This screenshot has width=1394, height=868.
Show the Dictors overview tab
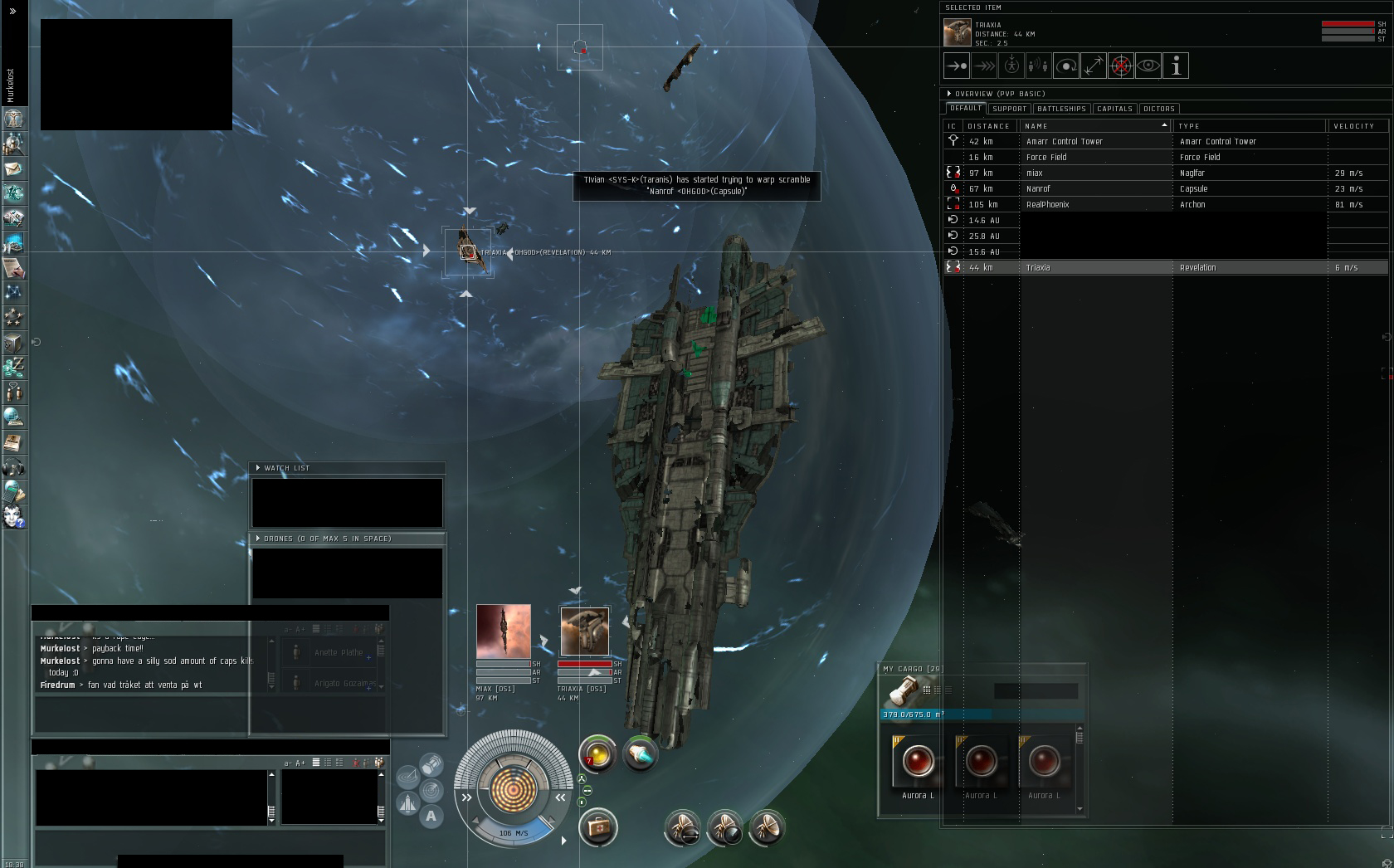pos(1158,109)
